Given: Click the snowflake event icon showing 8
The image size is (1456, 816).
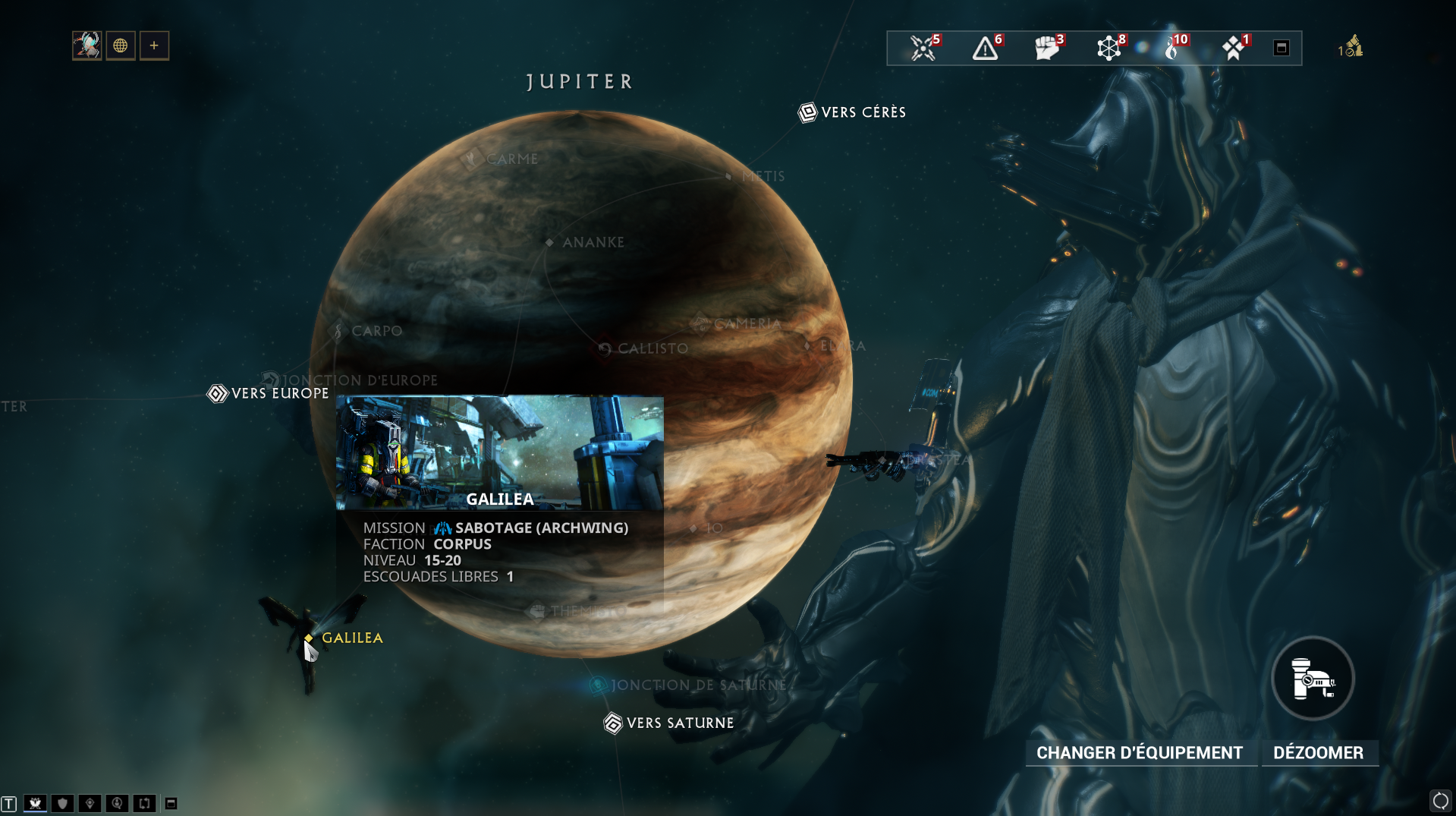Looking at the screenshot, I should pyautogui.click(x=1110, y=47).
